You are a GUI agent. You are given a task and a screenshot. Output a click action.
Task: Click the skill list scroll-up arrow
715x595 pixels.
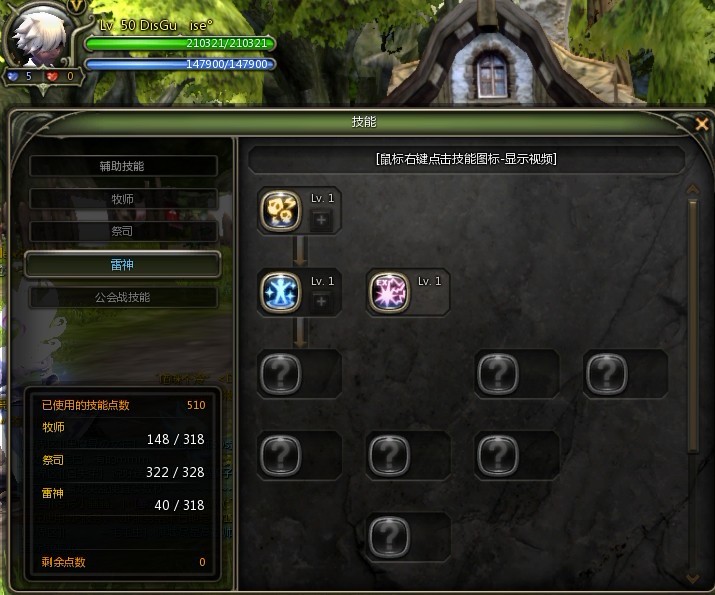(x=691, y=188)
